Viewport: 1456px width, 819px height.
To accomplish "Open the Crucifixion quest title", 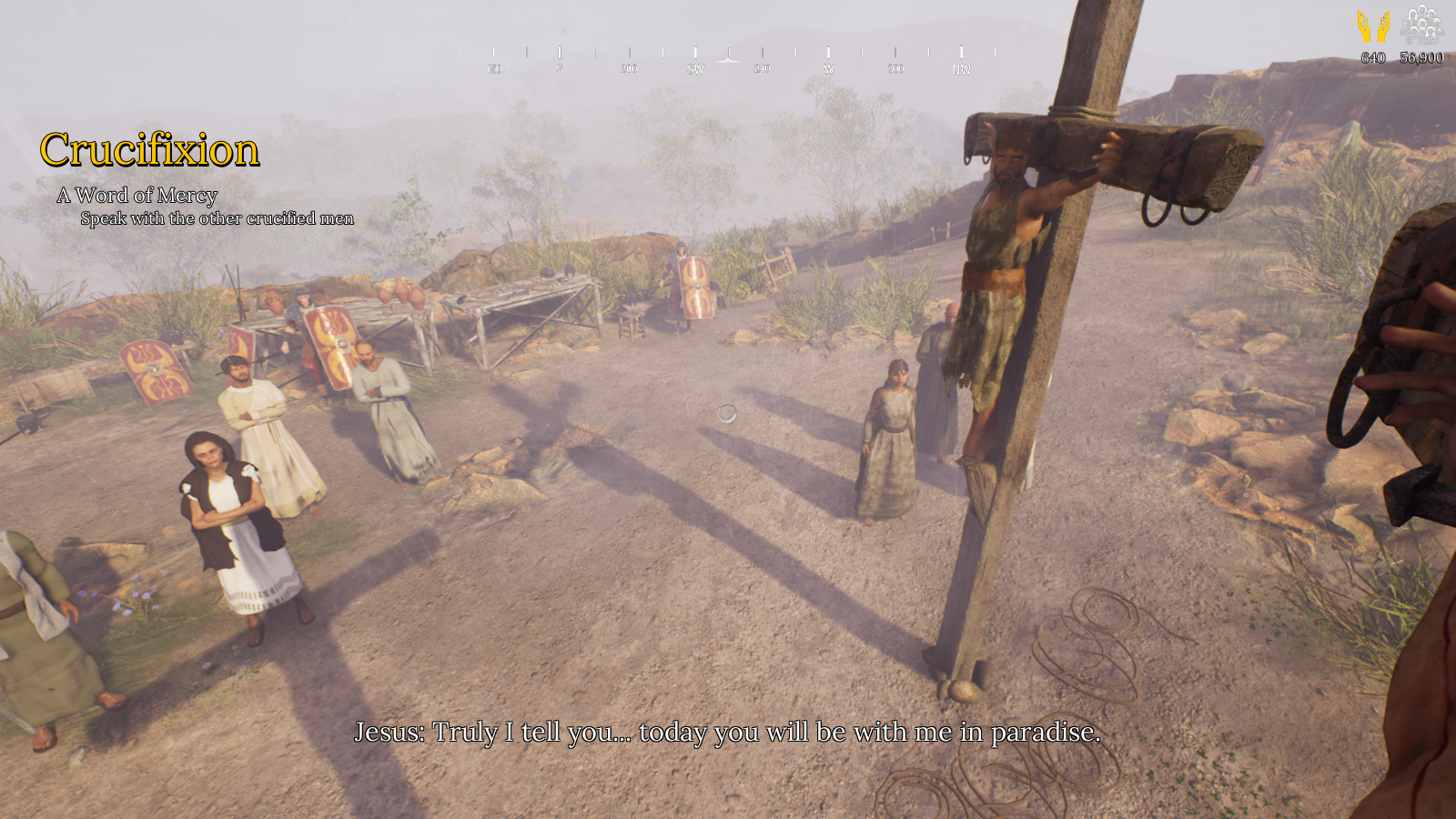I will (x=150, y=150).
